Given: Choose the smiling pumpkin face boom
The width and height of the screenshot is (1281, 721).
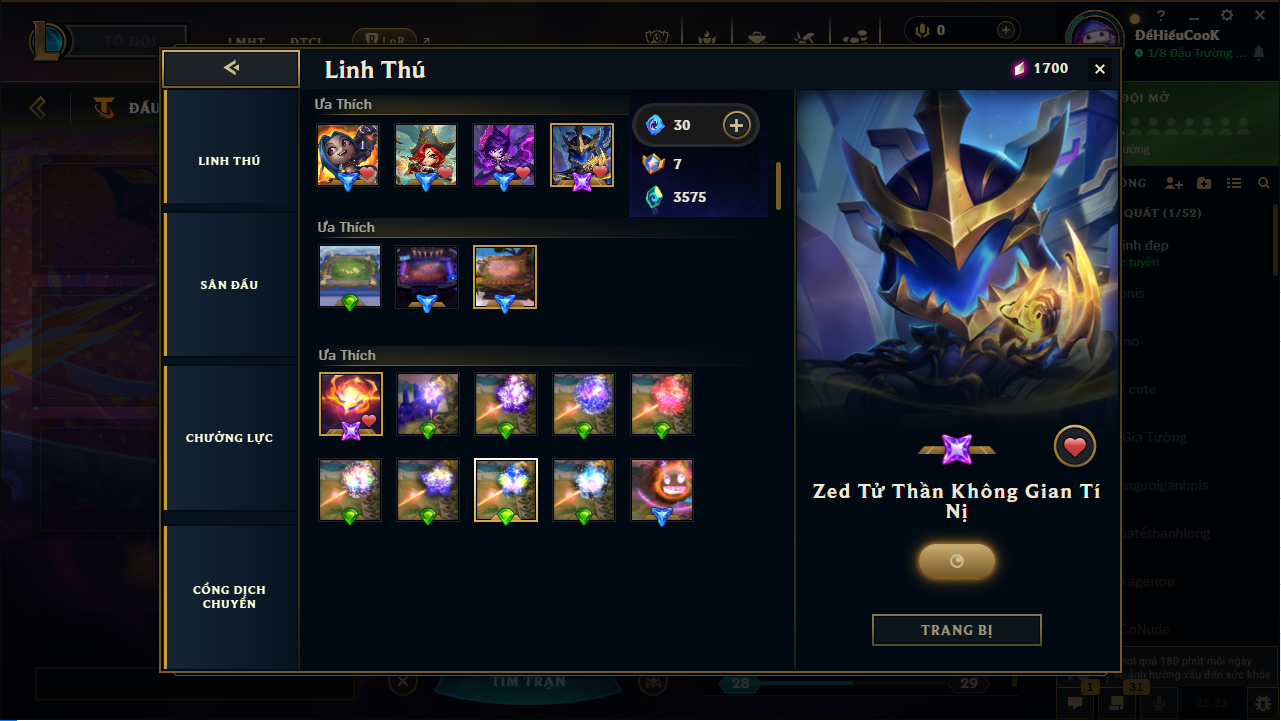Looking at the screenshot, I should tap(662, 490).
